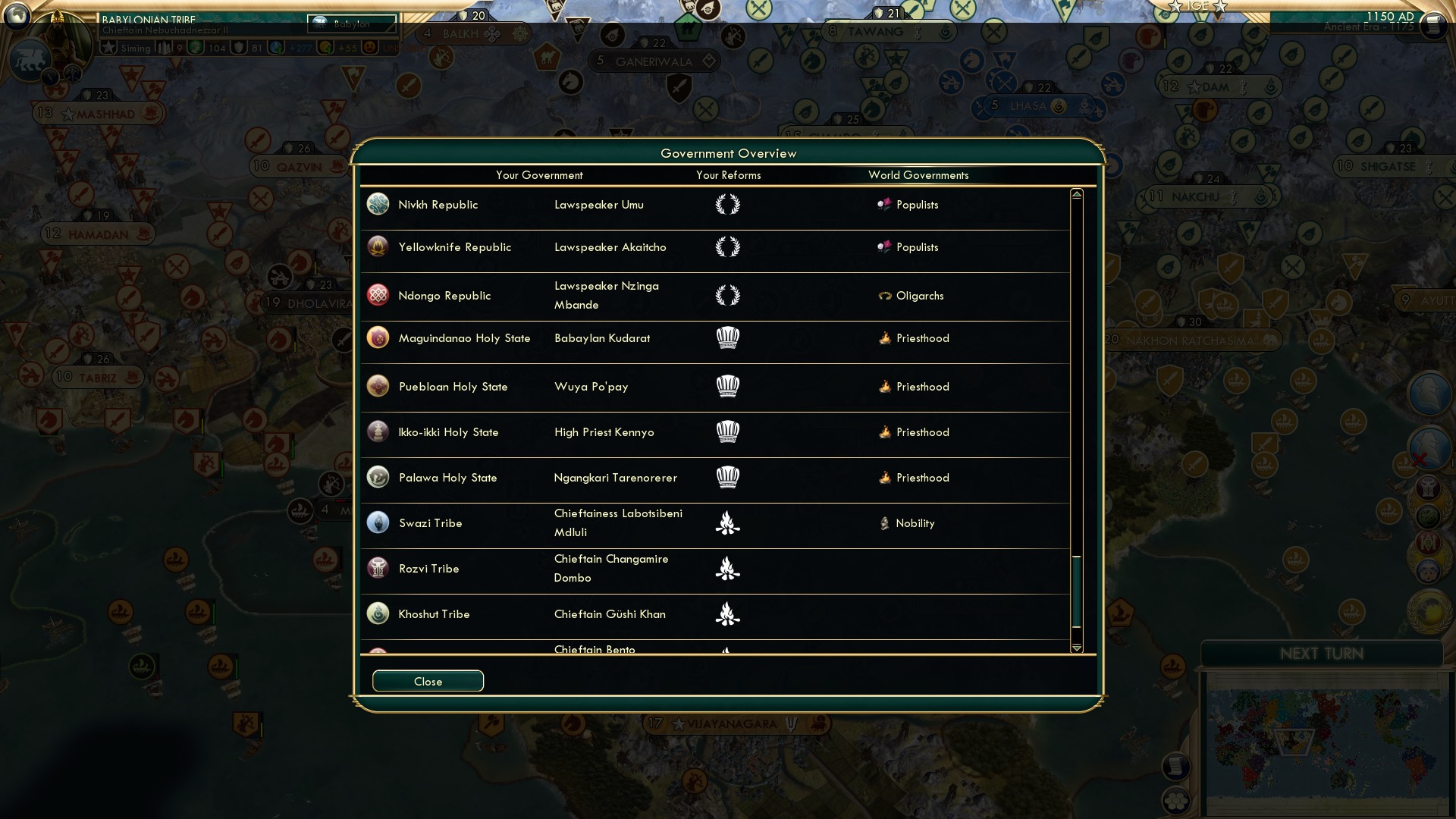
Task: Open the laurel wreath reform icon for Ndongo Republic
Action: coord(729,296)
